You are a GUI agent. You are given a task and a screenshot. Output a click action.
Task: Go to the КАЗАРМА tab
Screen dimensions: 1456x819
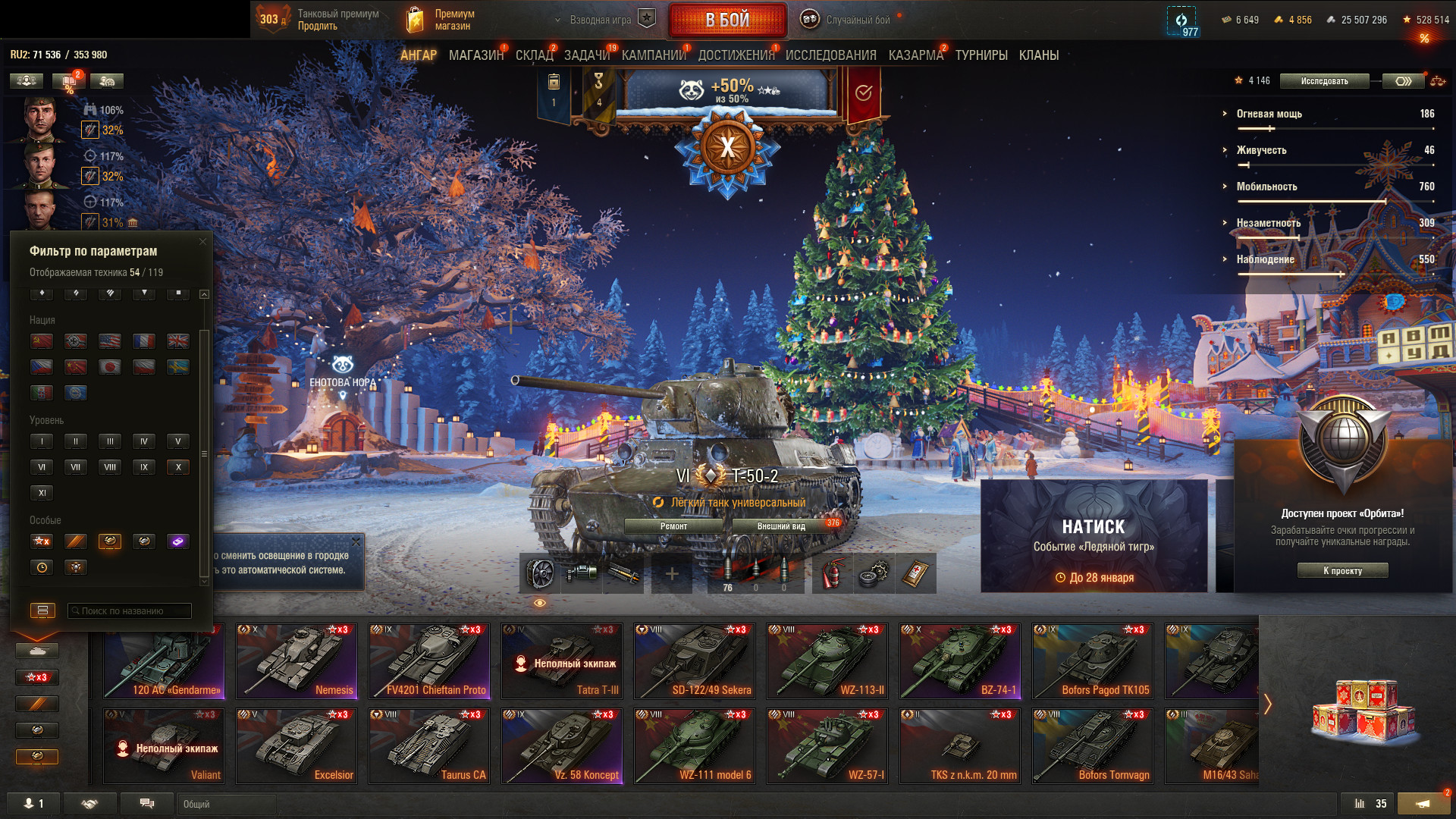click(915, 55)
